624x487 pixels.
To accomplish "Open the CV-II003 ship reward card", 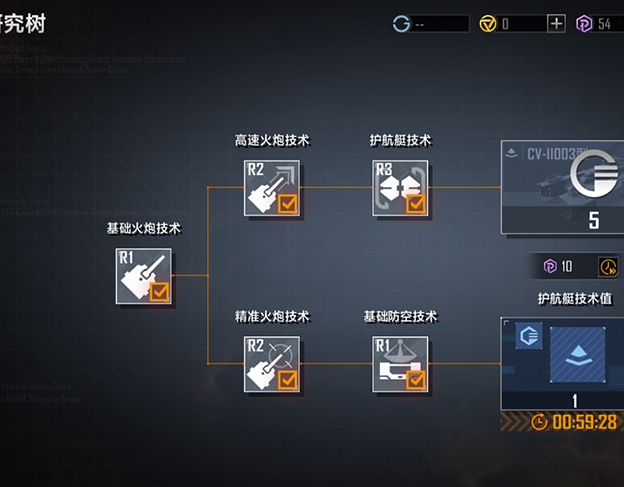I will point(564,186).
